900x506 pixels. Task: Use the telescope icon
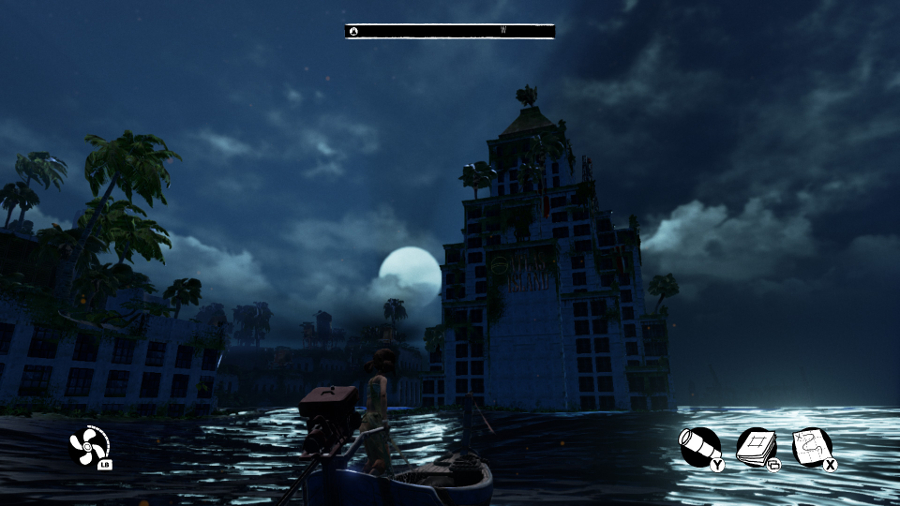[698, 446]
